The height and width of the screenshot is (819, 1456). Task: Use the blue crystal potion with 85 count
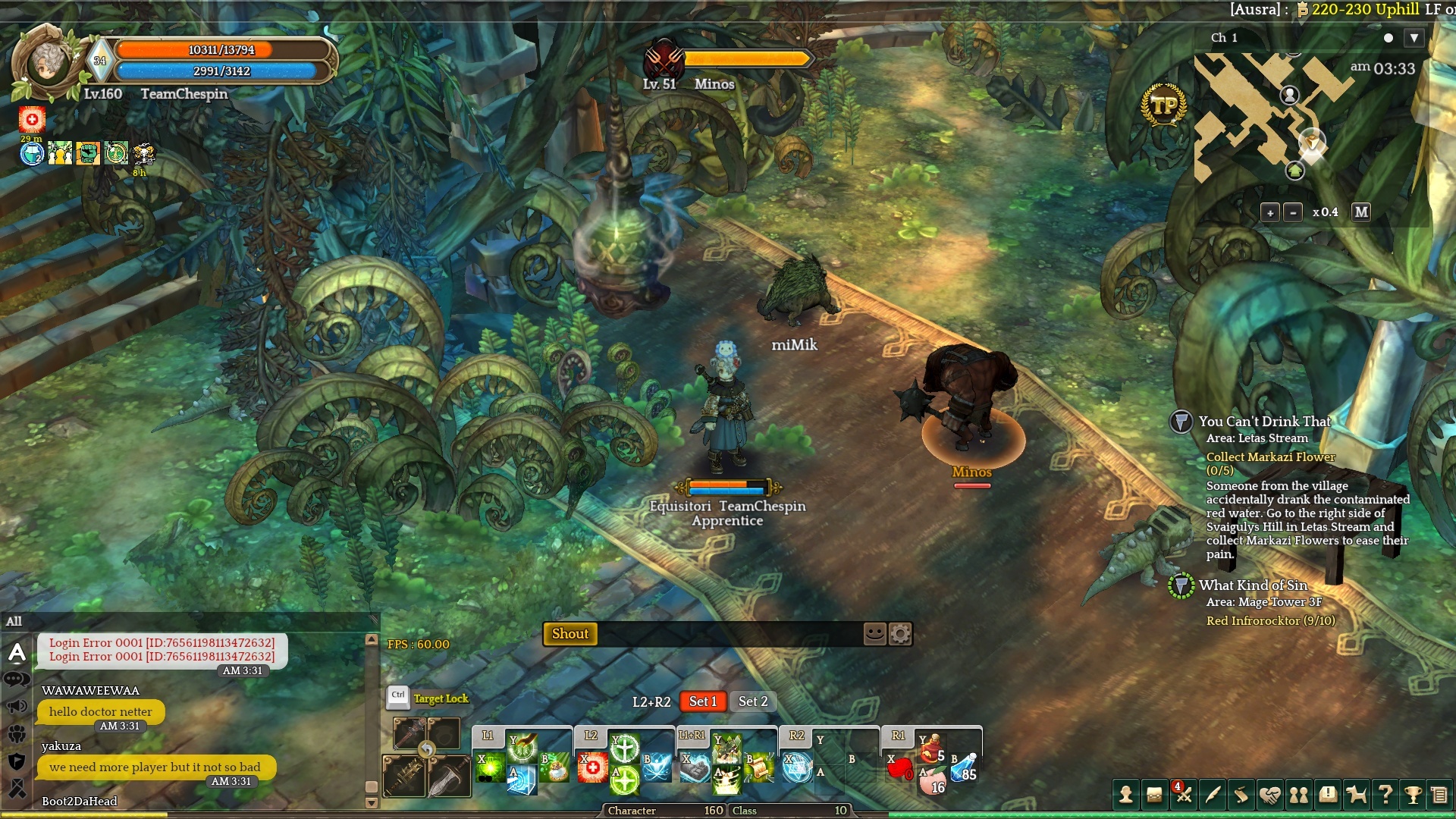click(964, 767)
